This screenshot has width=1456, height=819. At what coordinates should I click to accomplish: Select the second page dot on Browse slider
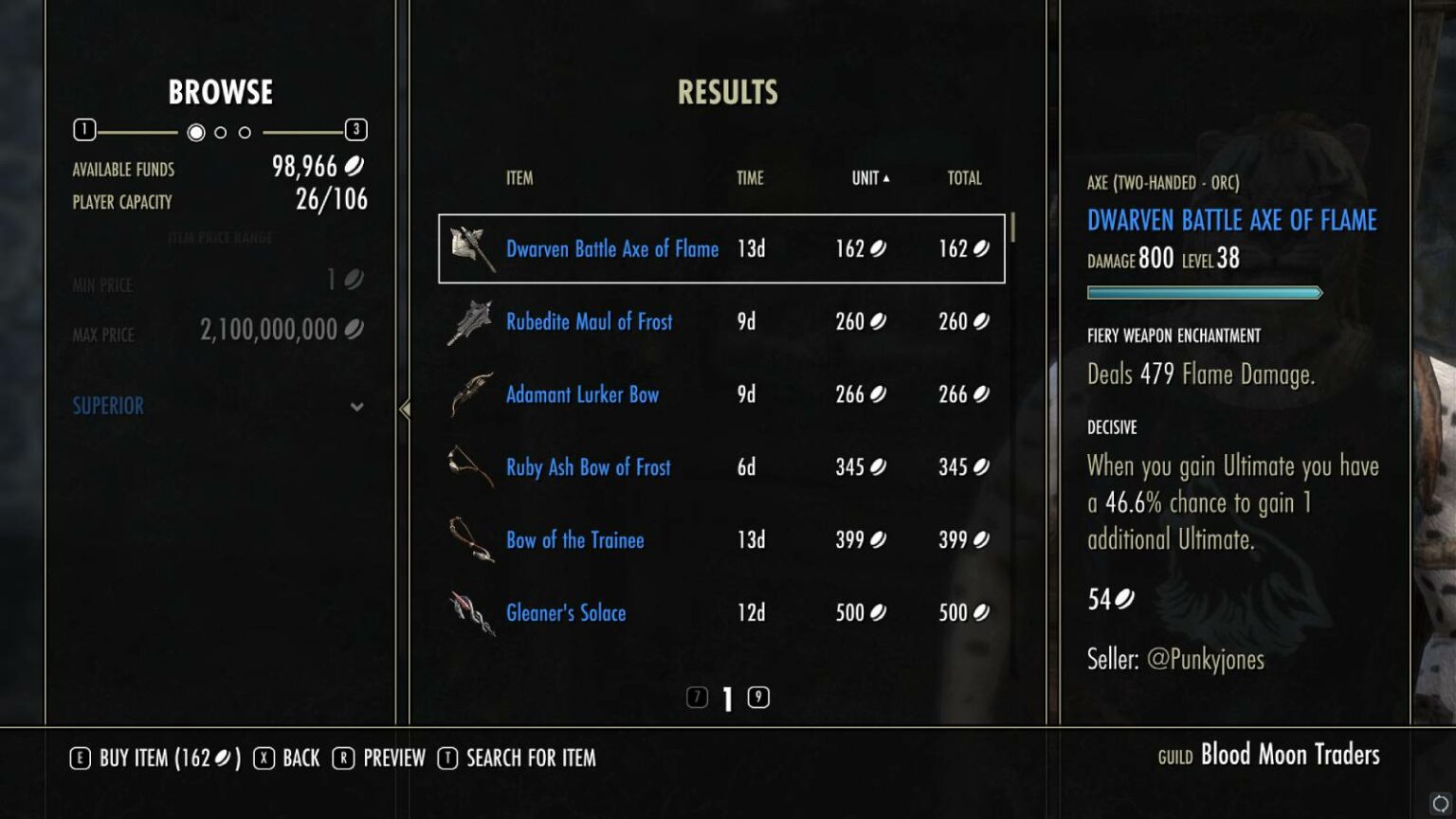[219, 133]
